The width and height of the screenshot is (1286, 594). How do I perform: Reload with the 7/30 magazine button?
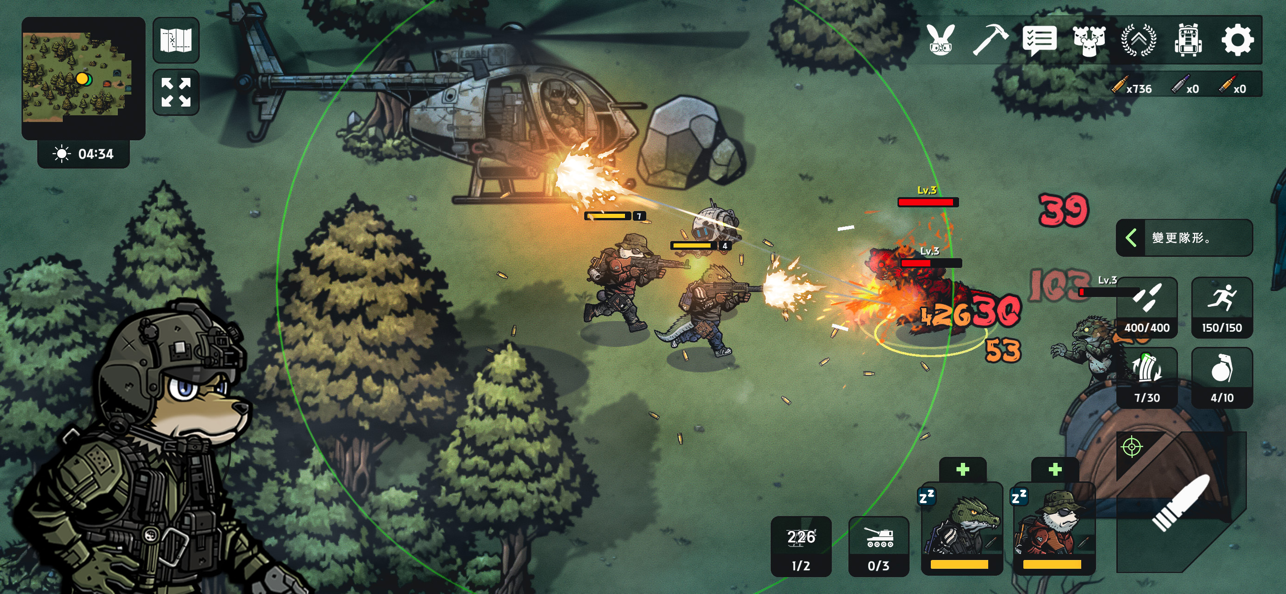[1147, 378]
